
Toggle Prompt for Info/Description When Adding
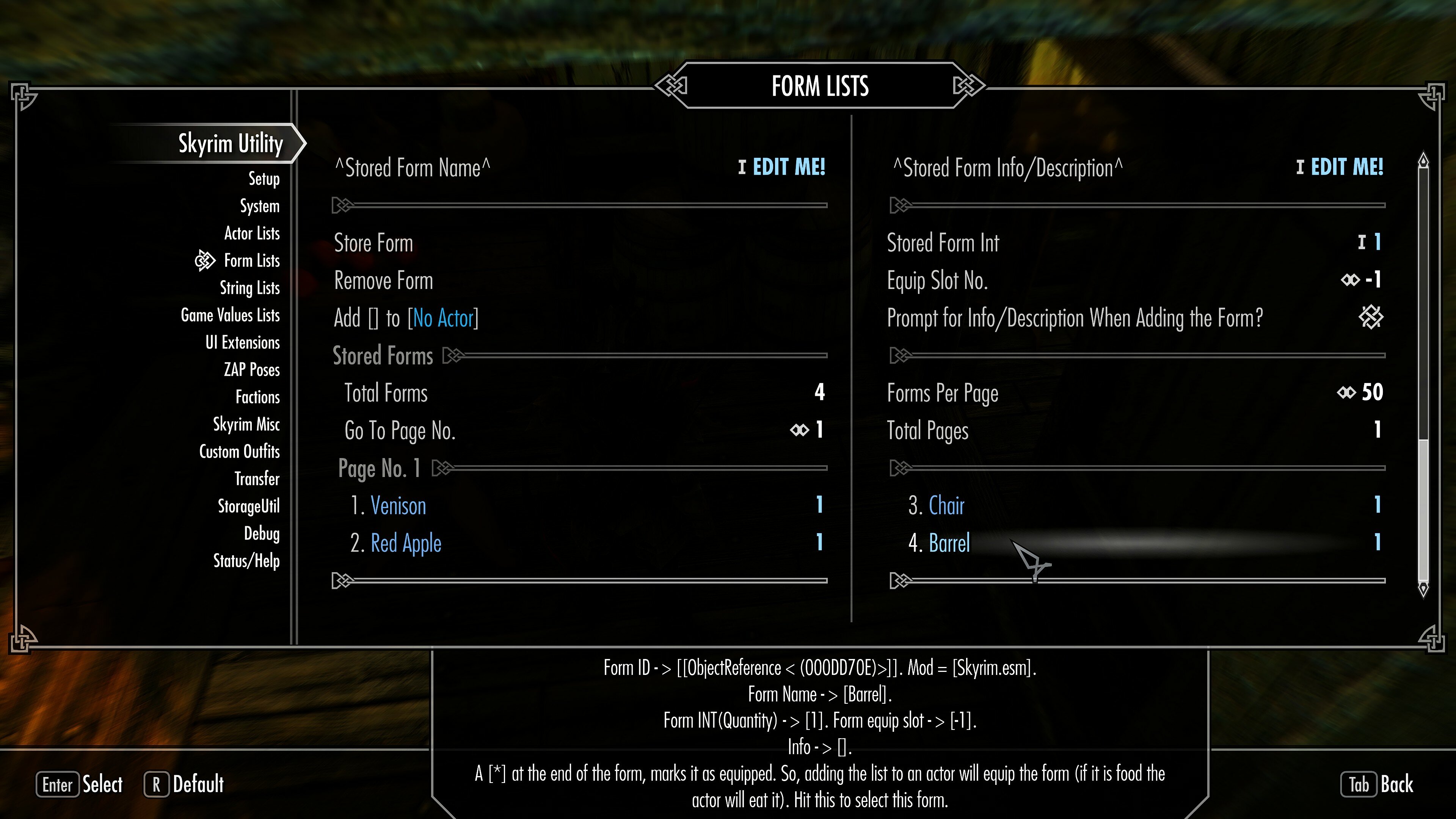(x=1372, y=318)
